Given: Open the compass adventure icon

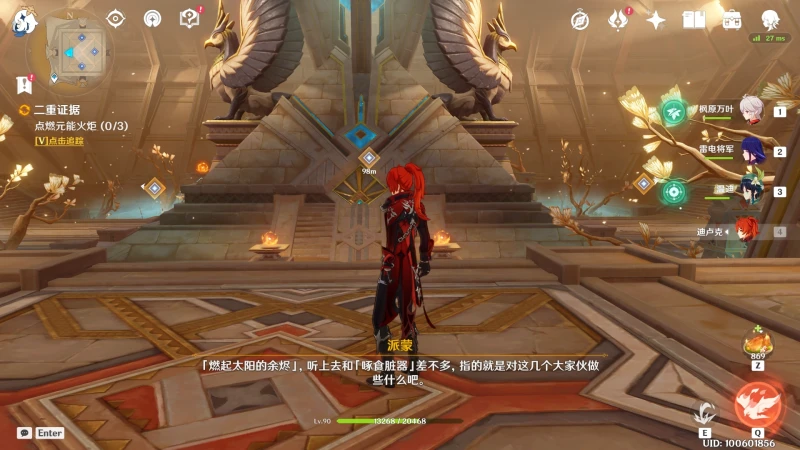Looking at the screenshot, I should (x=580, y=20).
